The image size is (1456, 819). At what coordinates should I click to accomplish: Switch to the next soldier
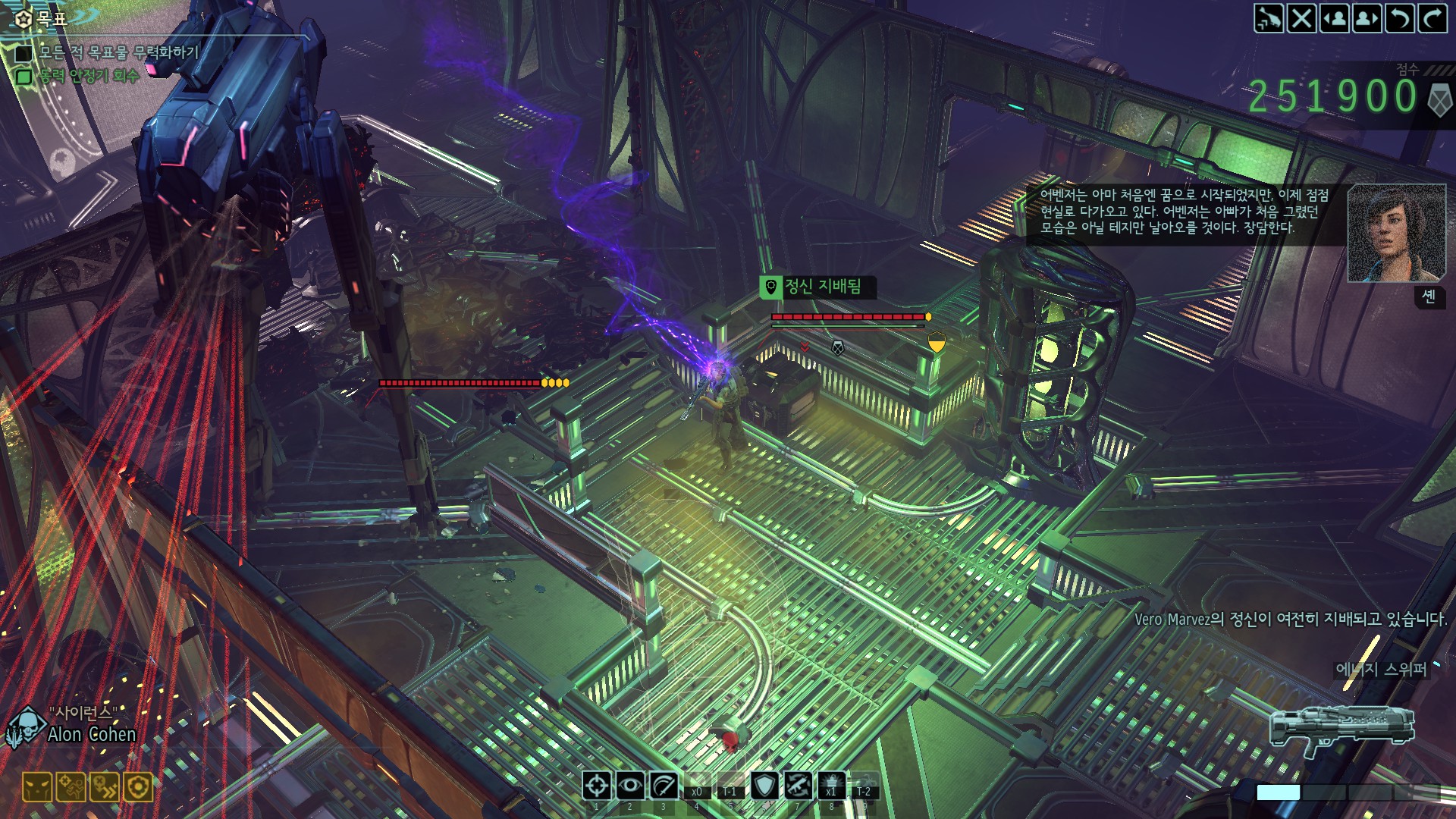point(1367,18)
